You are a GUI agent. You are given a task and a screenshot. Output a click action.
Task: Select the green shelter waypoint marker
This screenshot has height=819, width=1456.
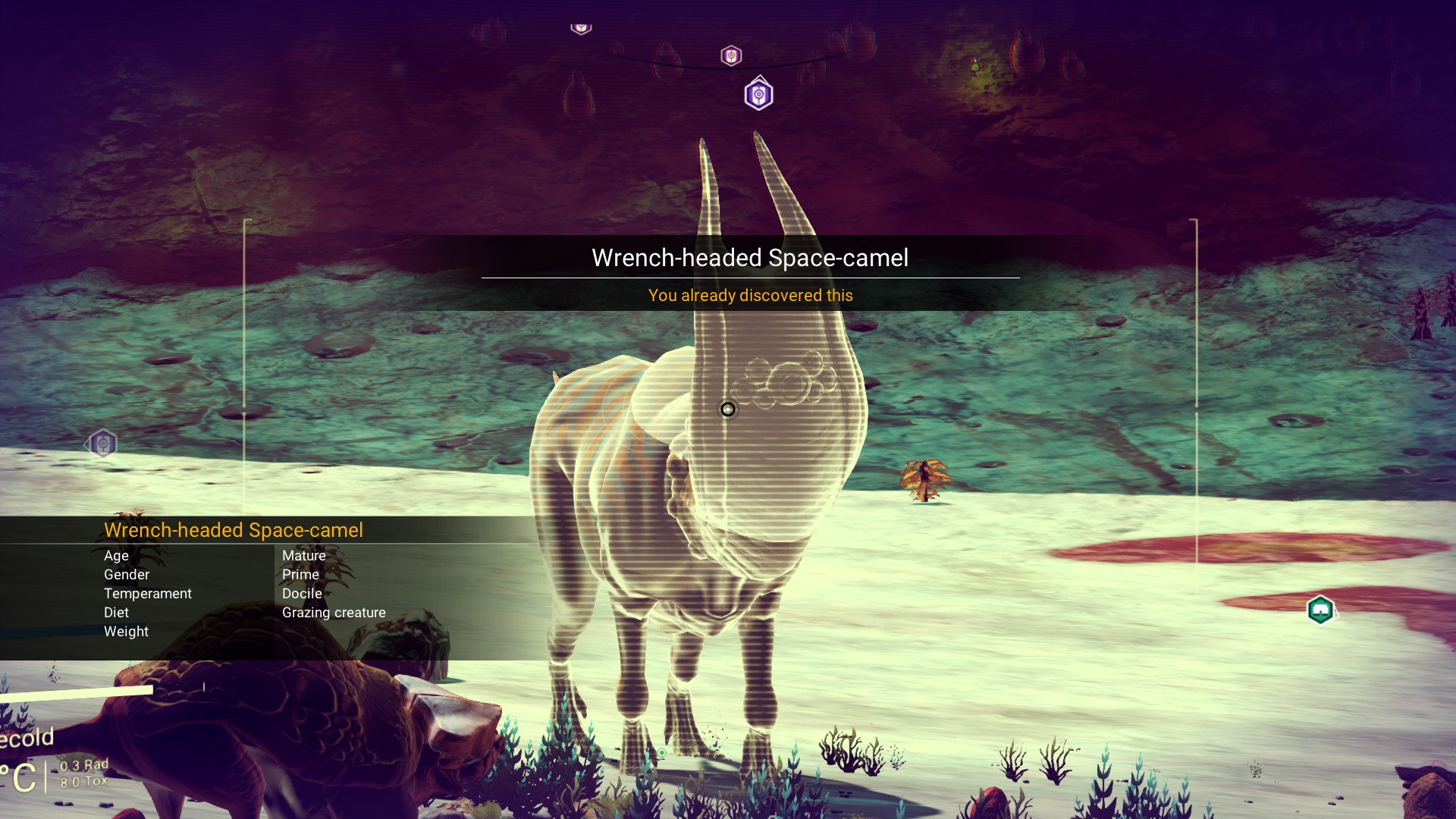[1320, 610]
